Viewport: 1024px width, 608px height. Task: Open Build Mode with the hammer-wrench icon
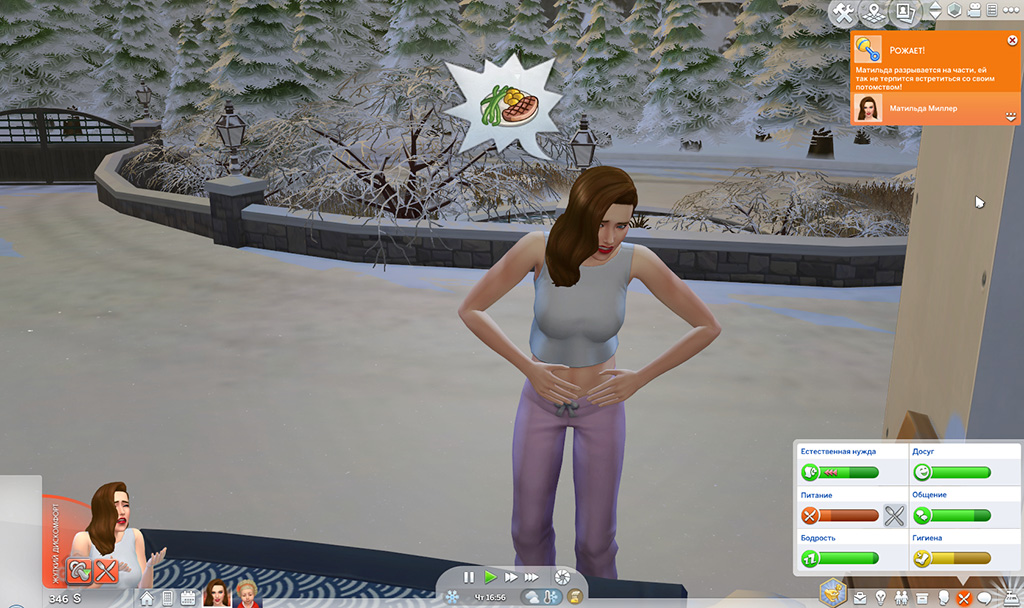point(842,11)
